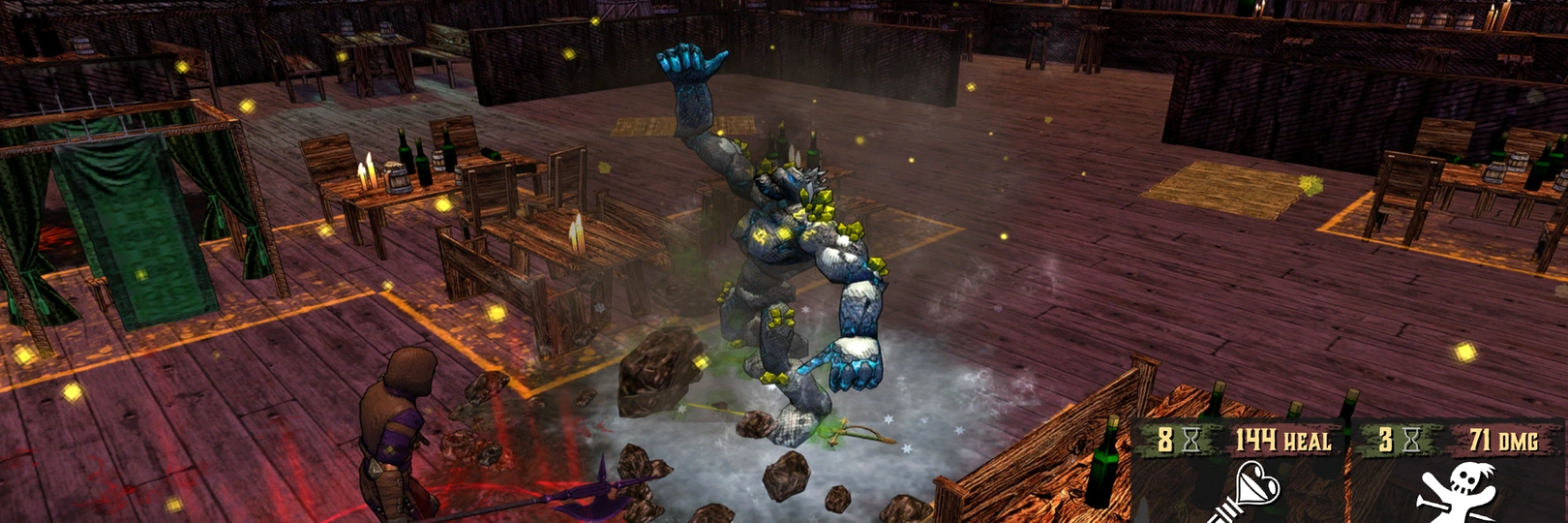Activate the heart wand heal ability
Image resolution: width=1568 pixels, height=523 pixels.
tap(1247, 491)
